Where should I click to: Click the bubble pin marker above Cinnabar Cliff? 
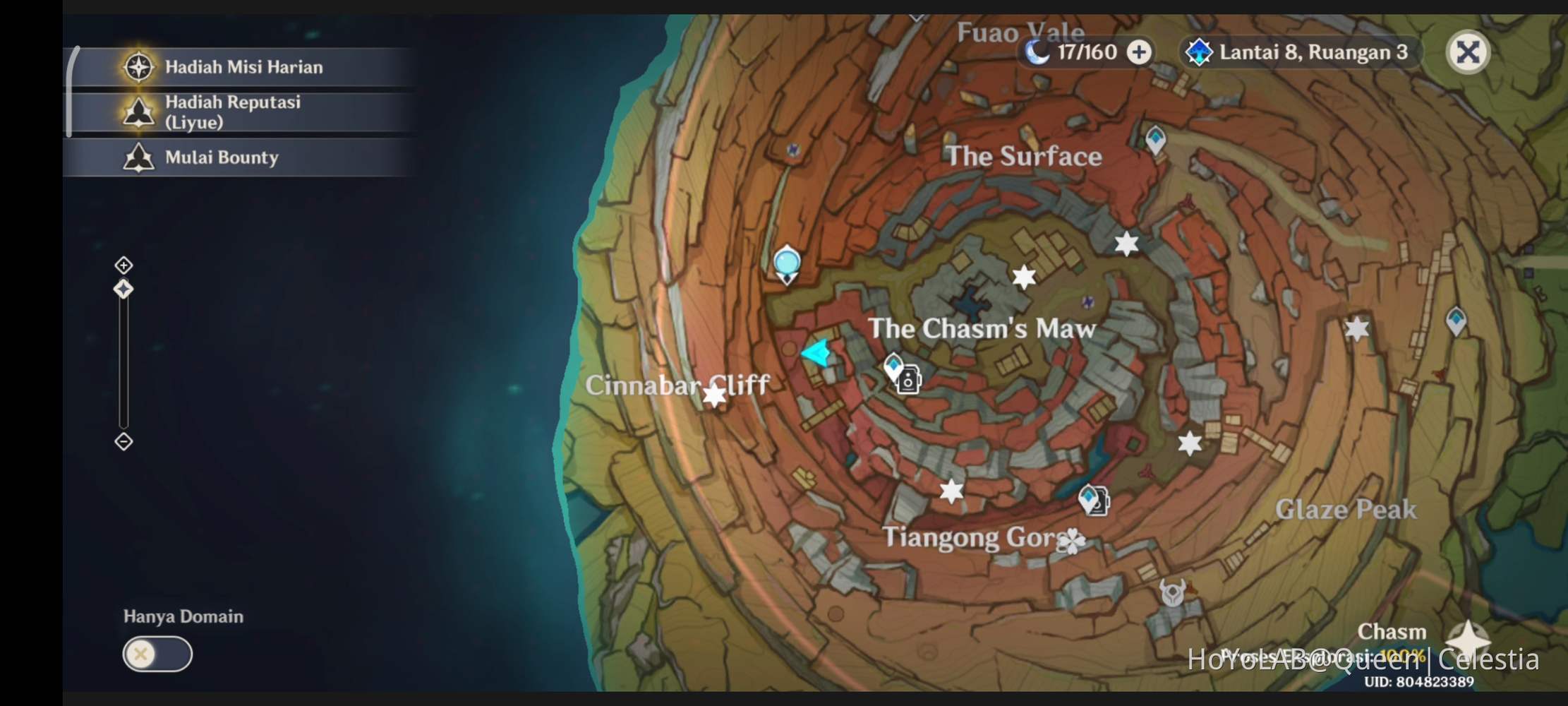point(788,262)
